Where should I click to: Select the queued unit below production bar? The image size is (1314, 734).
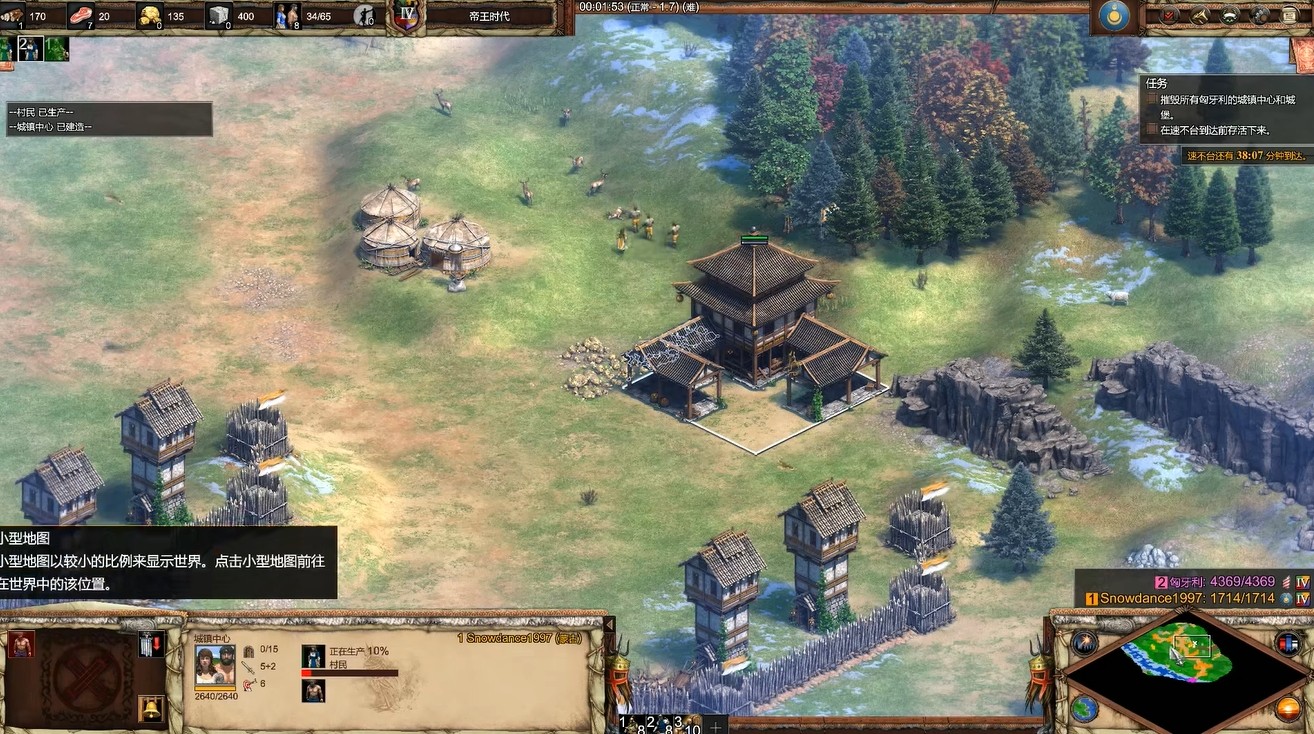312,691
